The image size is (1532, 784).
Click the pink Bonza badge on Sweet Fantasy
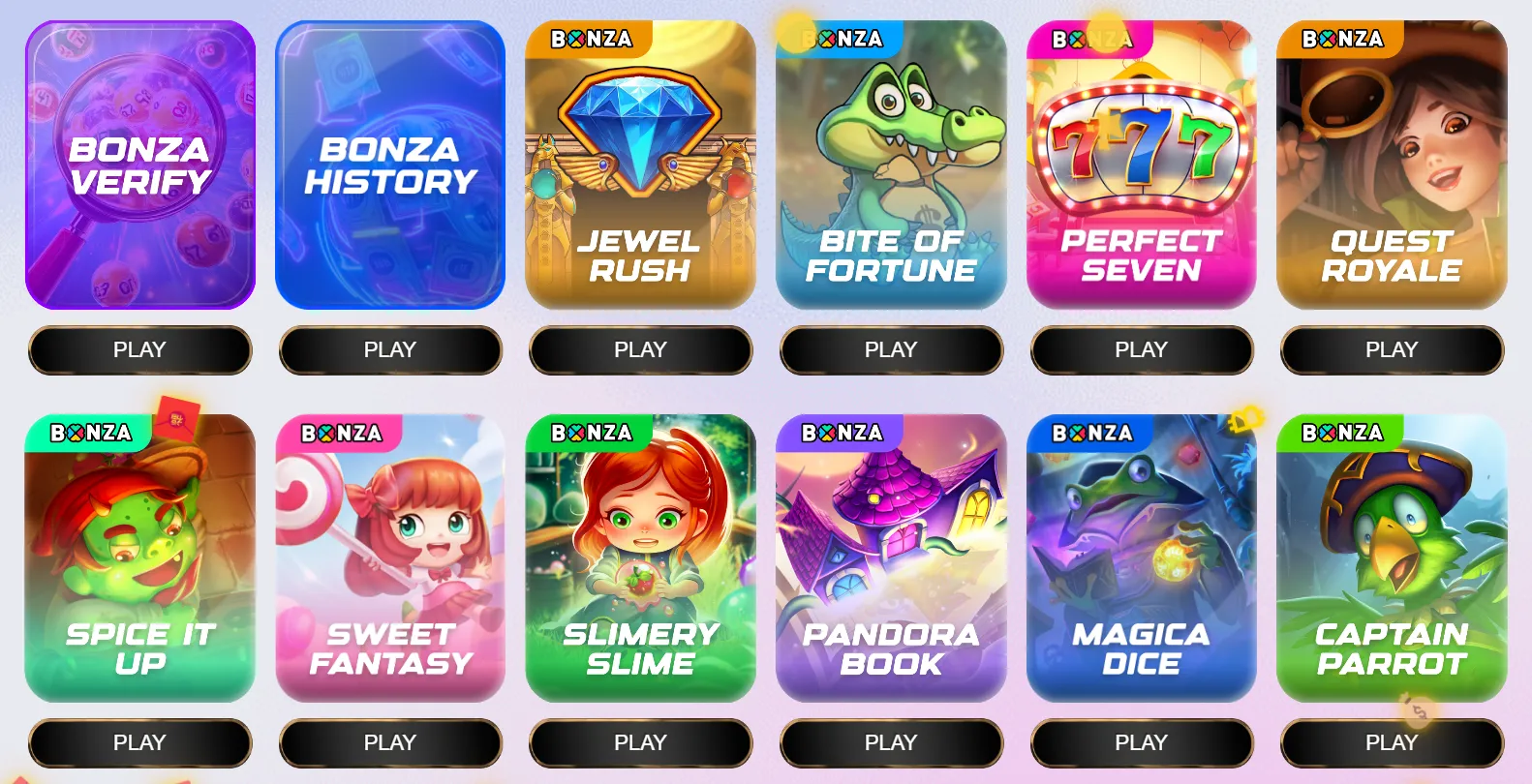pyautogui.click(x=342, y=433)
